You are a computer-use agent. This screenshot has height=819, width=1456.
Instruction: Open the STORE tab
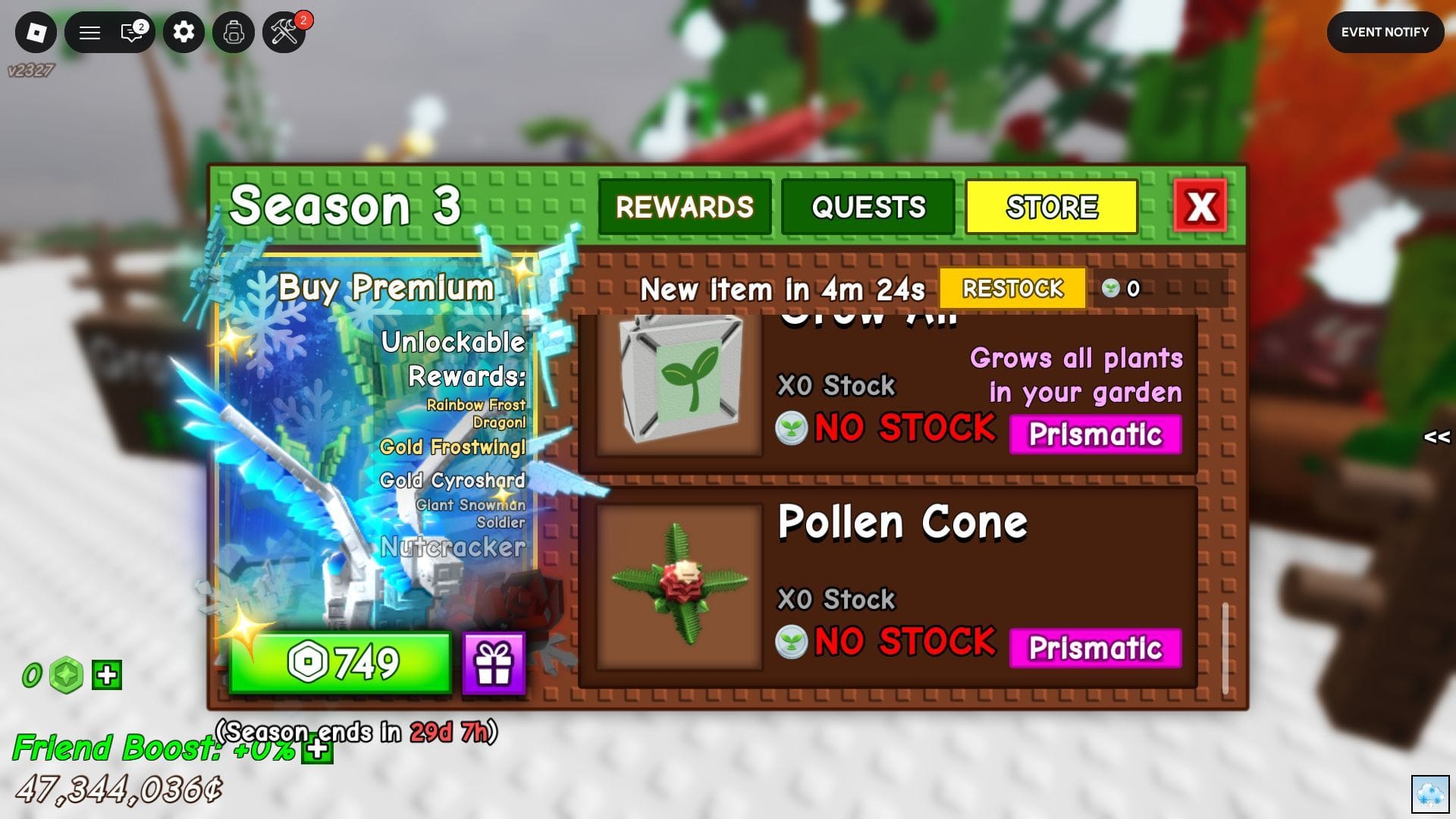point(1052,206)
